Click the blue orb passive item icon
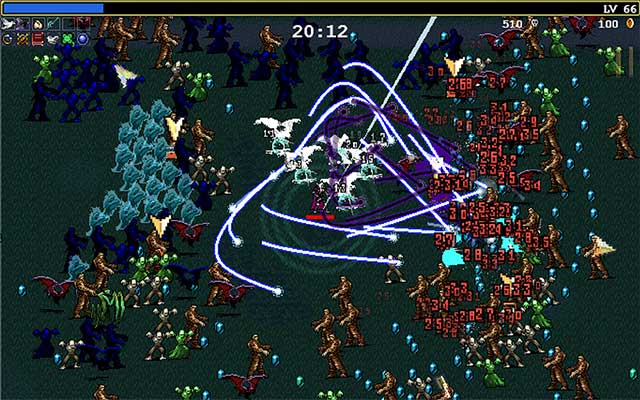 coord(83,39)
